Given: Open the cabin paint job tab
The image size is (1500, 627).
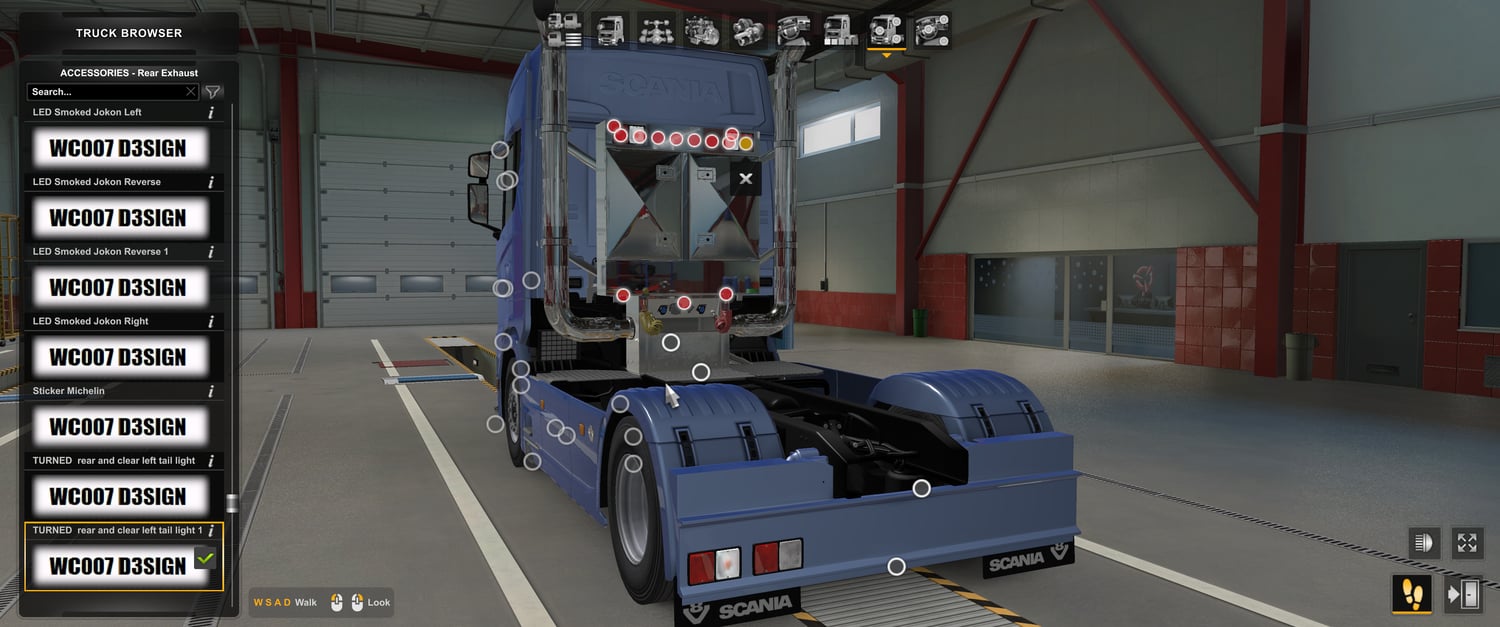Looking at the screenshot, I should (838, 30).
